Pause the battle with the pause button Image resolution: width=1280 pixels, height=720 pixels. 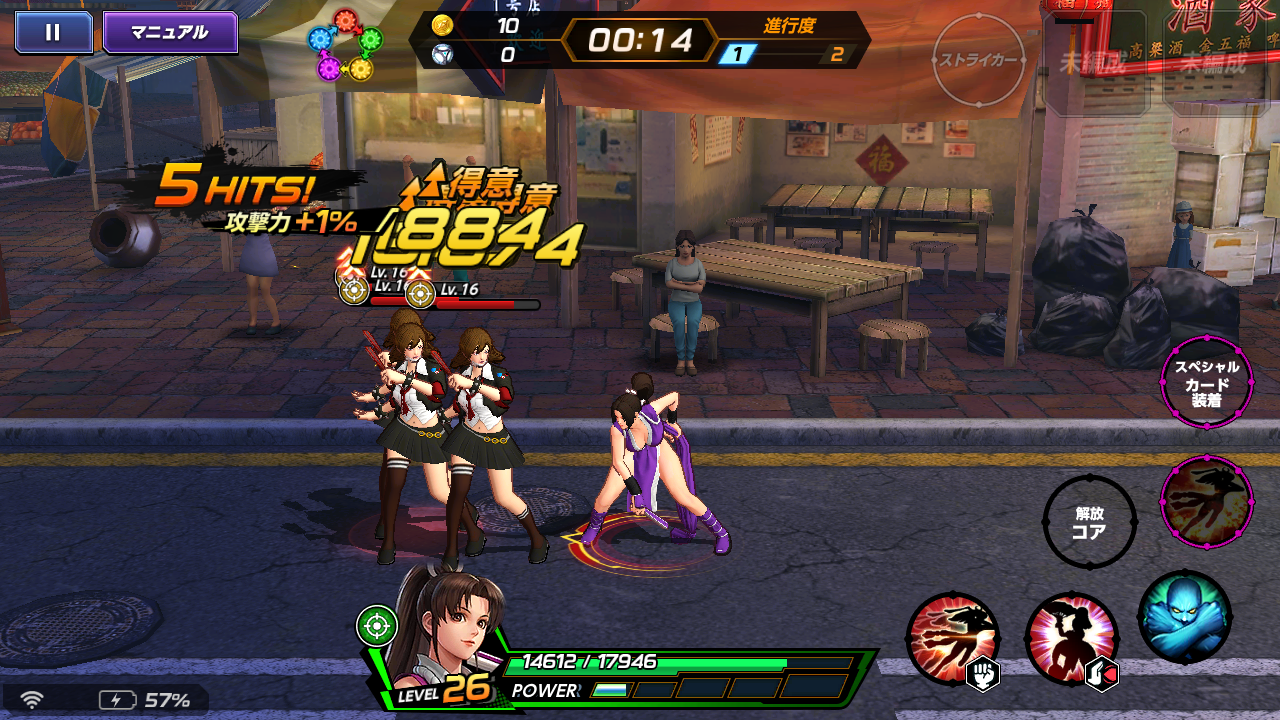53,32
